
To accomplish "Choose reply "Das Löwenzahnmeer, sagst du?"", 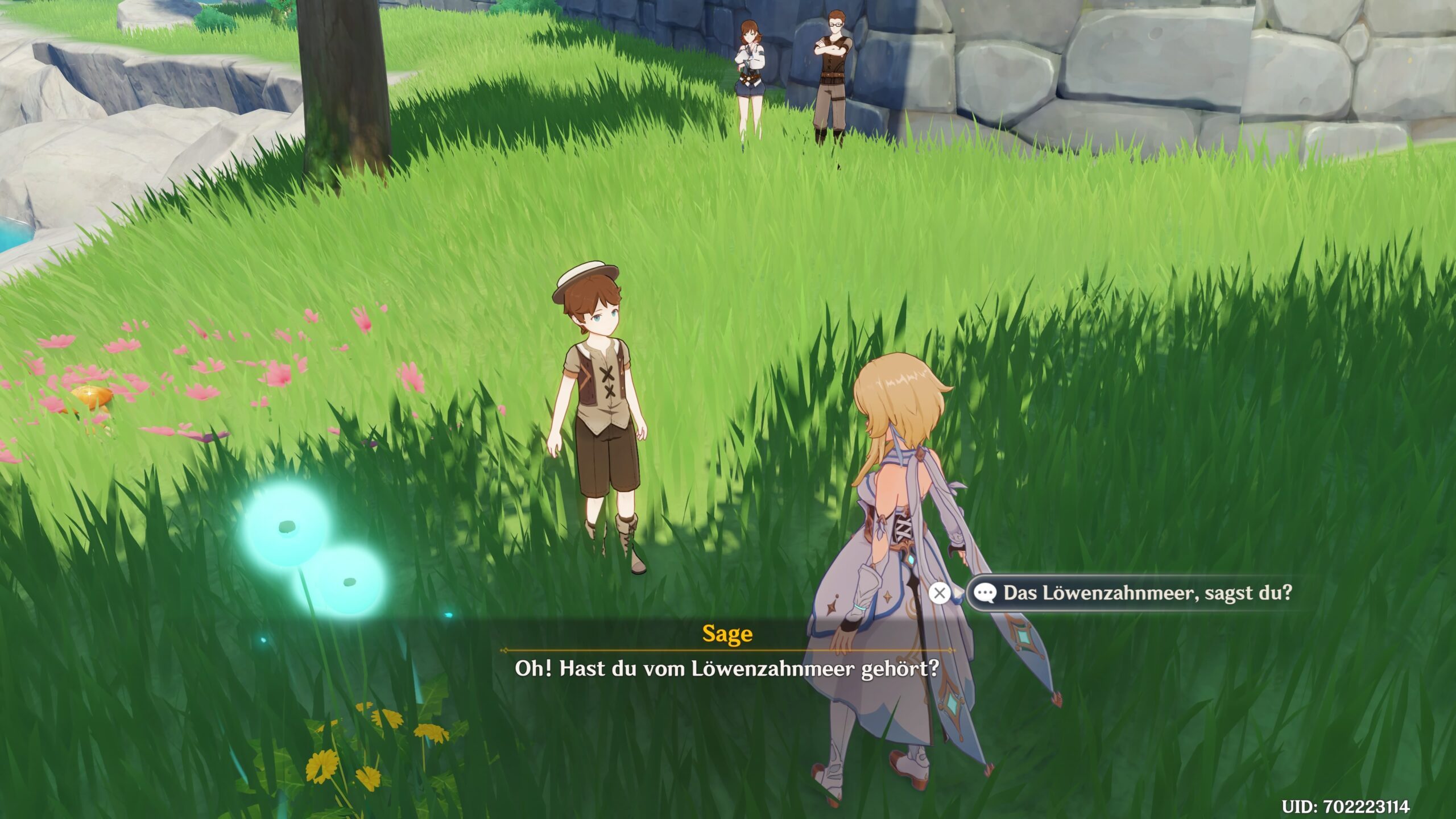I will [1147, 593].
